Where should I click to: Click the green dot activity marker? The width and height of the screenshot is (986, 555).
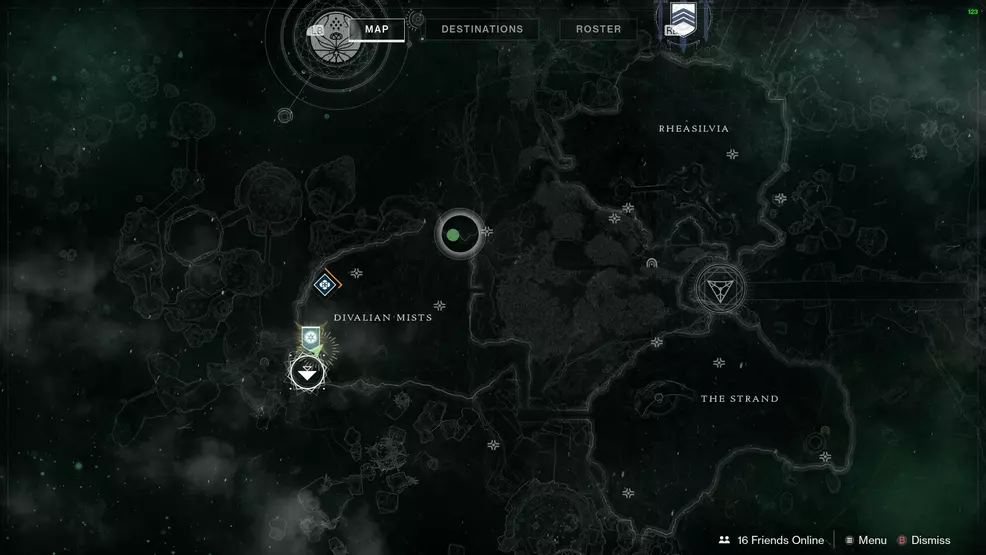453,235
